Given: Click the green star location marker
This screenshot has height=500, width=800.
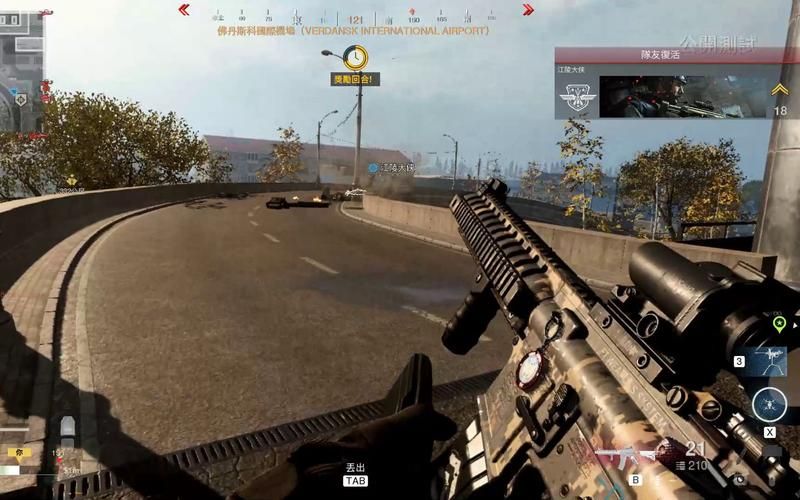Looking at the screenshot, I should (x=778, y=323).
